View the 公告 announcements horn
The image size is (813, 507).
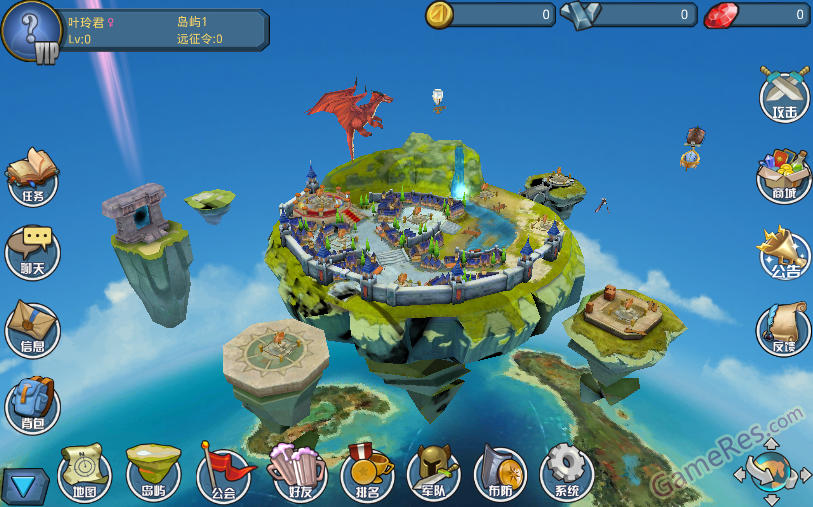[x=785, y=252]
